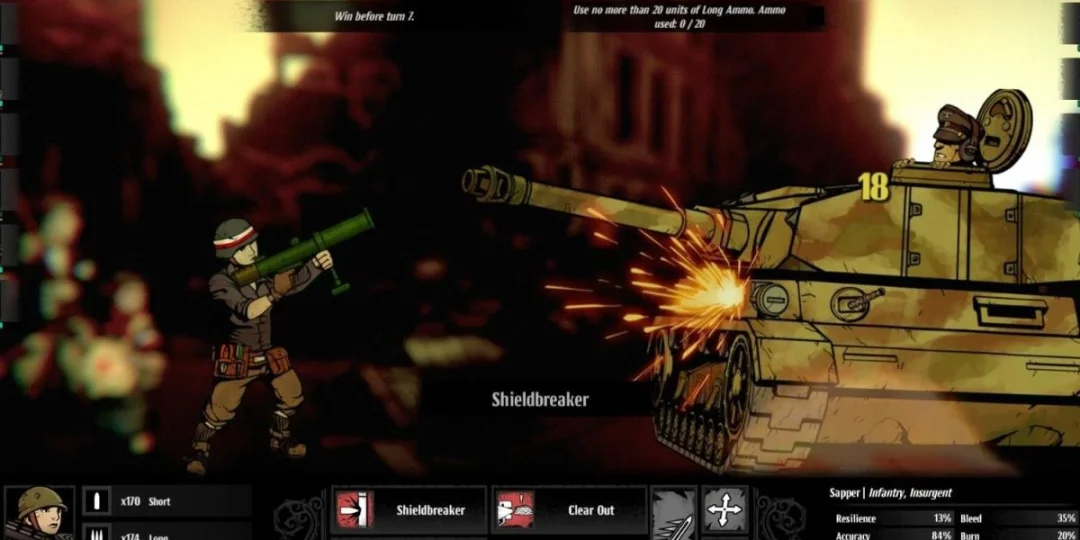Use the Shieldbreaker ability
This screenshot has height=540, width=1080.
408,510
